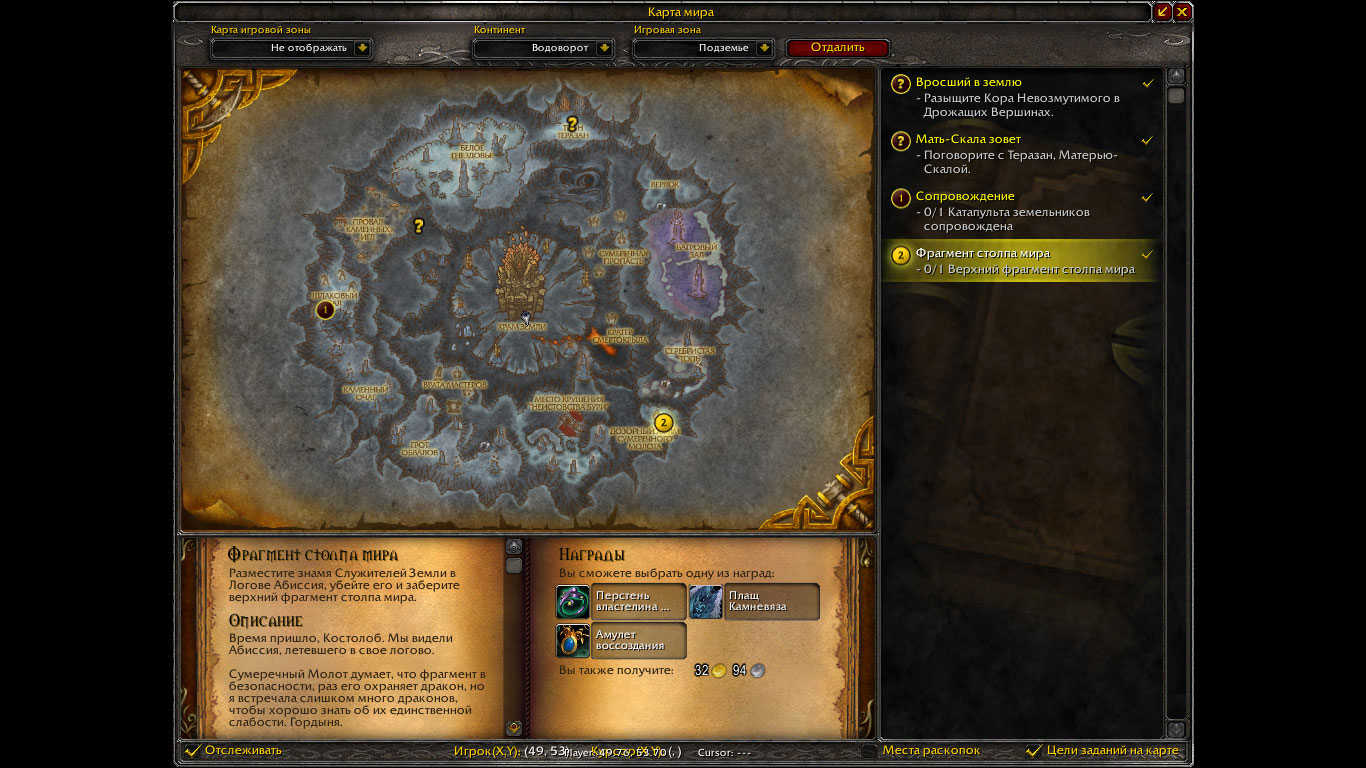Choose the Плащ Камневяза cloak reward
Screen dimensions: 1366x768
coord(753,602)
